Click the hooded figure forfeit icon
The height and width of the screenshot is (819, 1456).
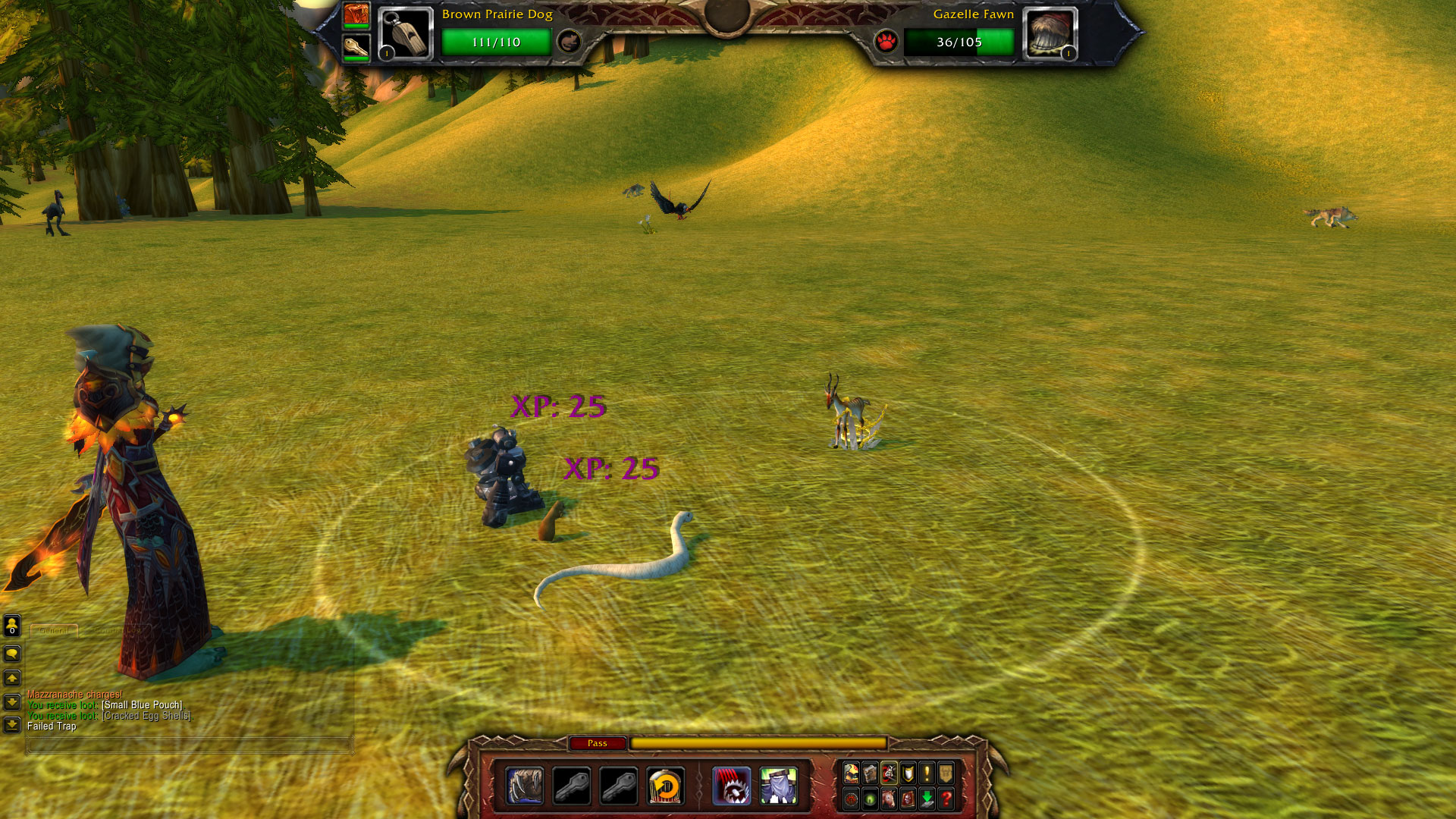tap(779, 786)
